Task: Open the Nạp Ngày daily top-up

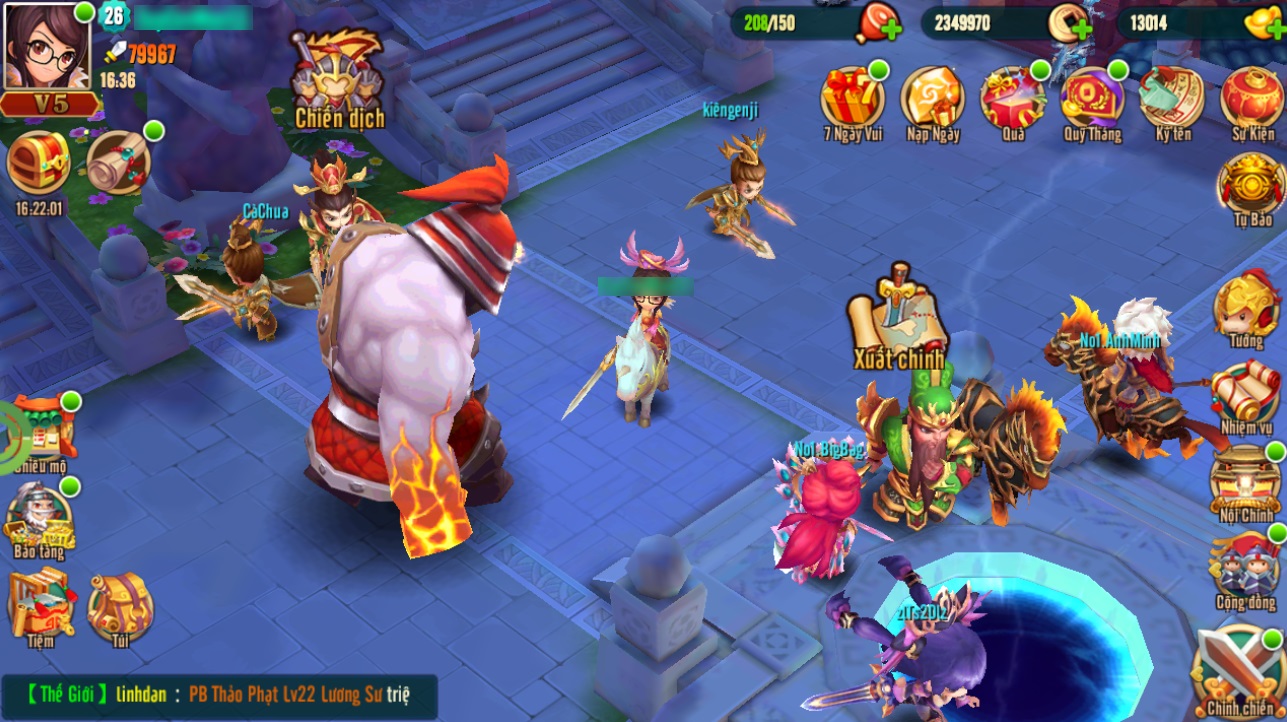Action: (932, 101)
